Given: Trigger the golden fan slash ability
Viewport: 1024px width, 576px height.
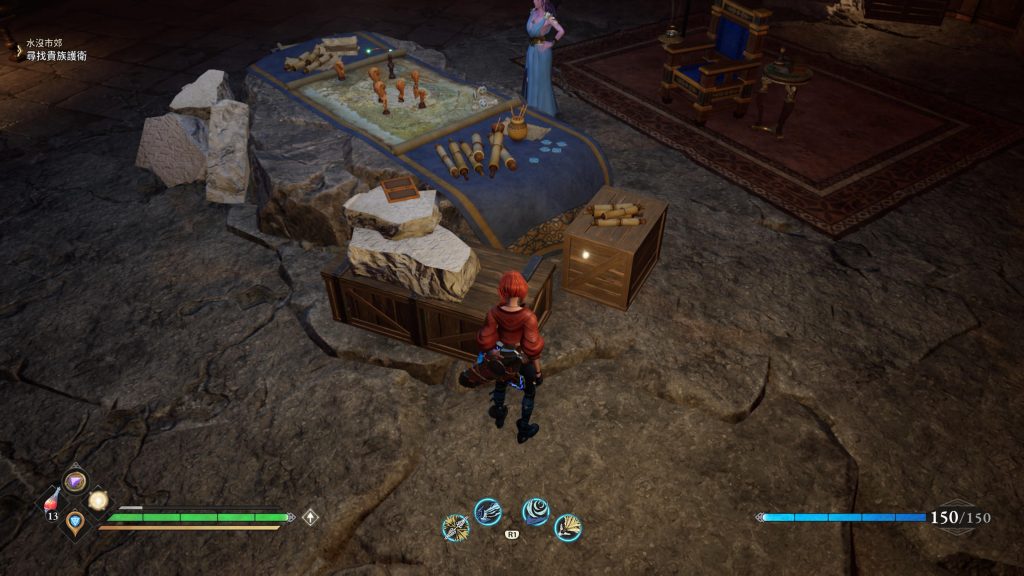Looking at the screenshot, I should 567,527.
